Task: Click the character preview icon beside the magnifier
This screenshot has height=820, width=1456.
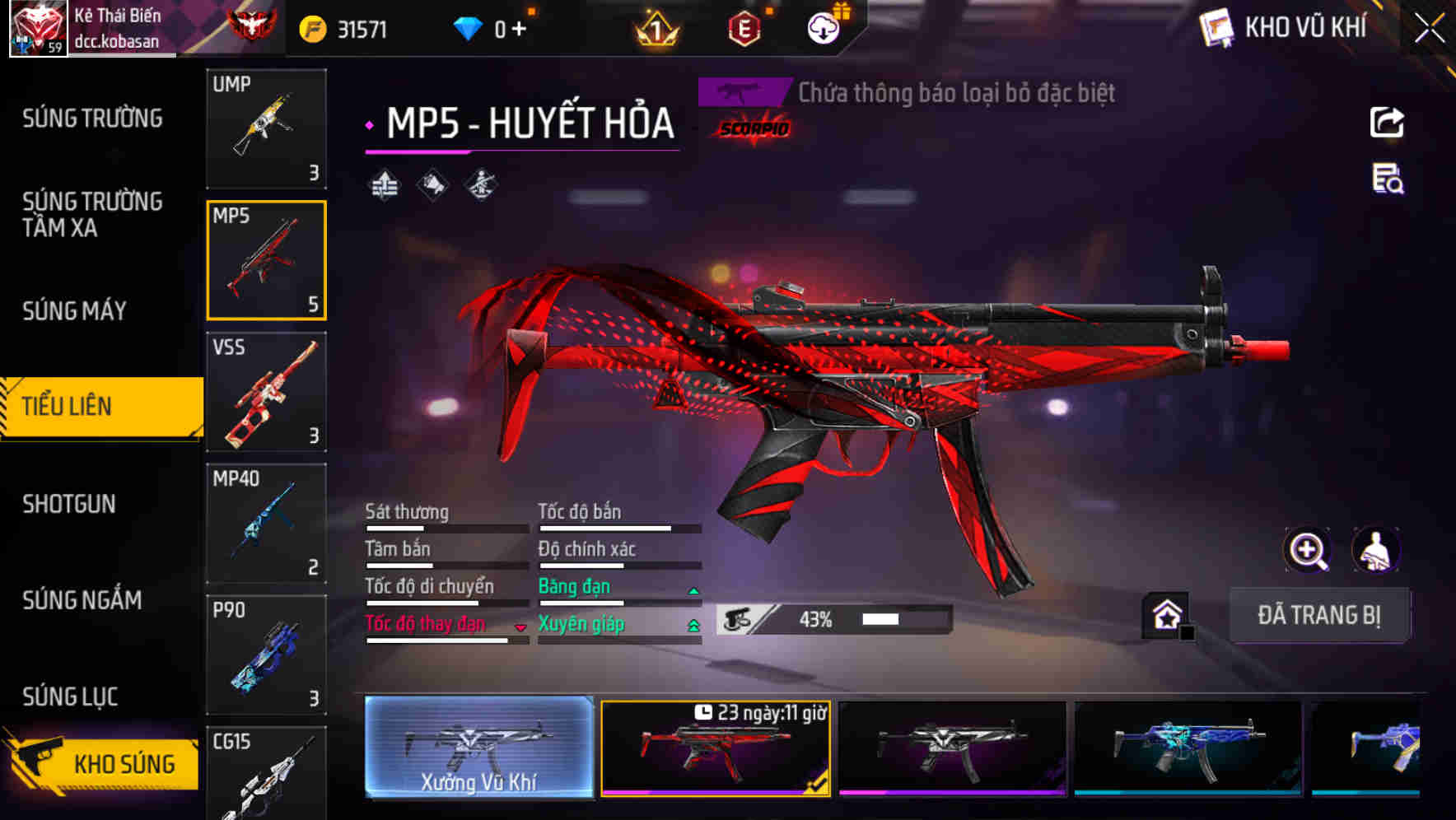Action: 1377,550
